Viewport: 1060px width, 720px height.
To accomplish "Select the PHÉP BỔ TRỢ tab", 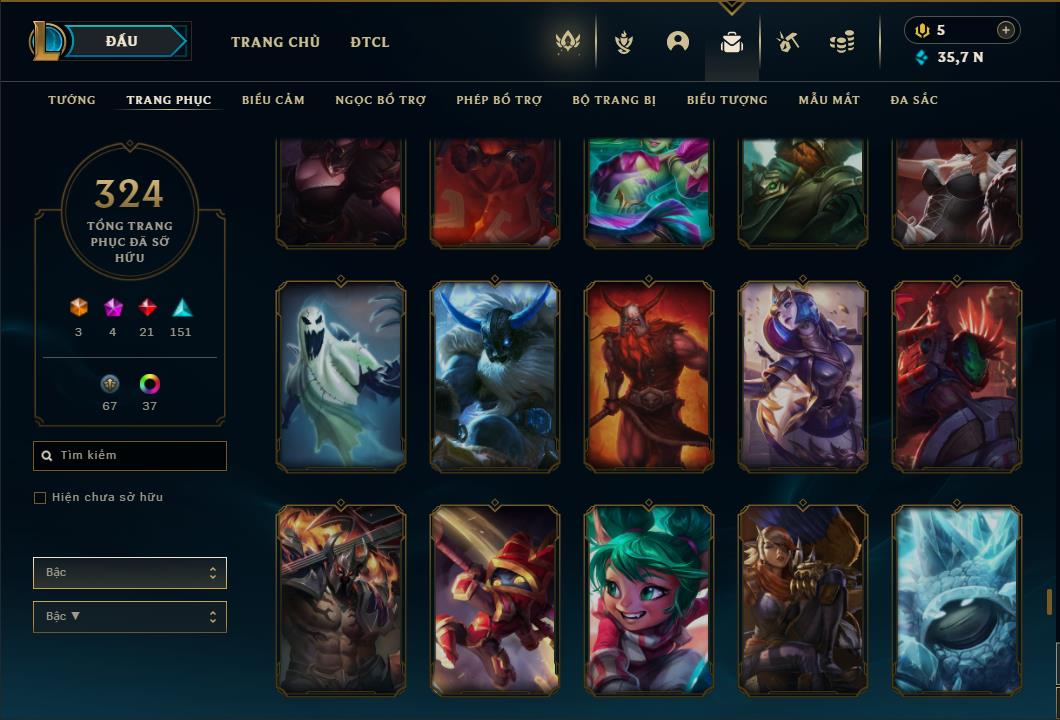I will click(499, 100).
